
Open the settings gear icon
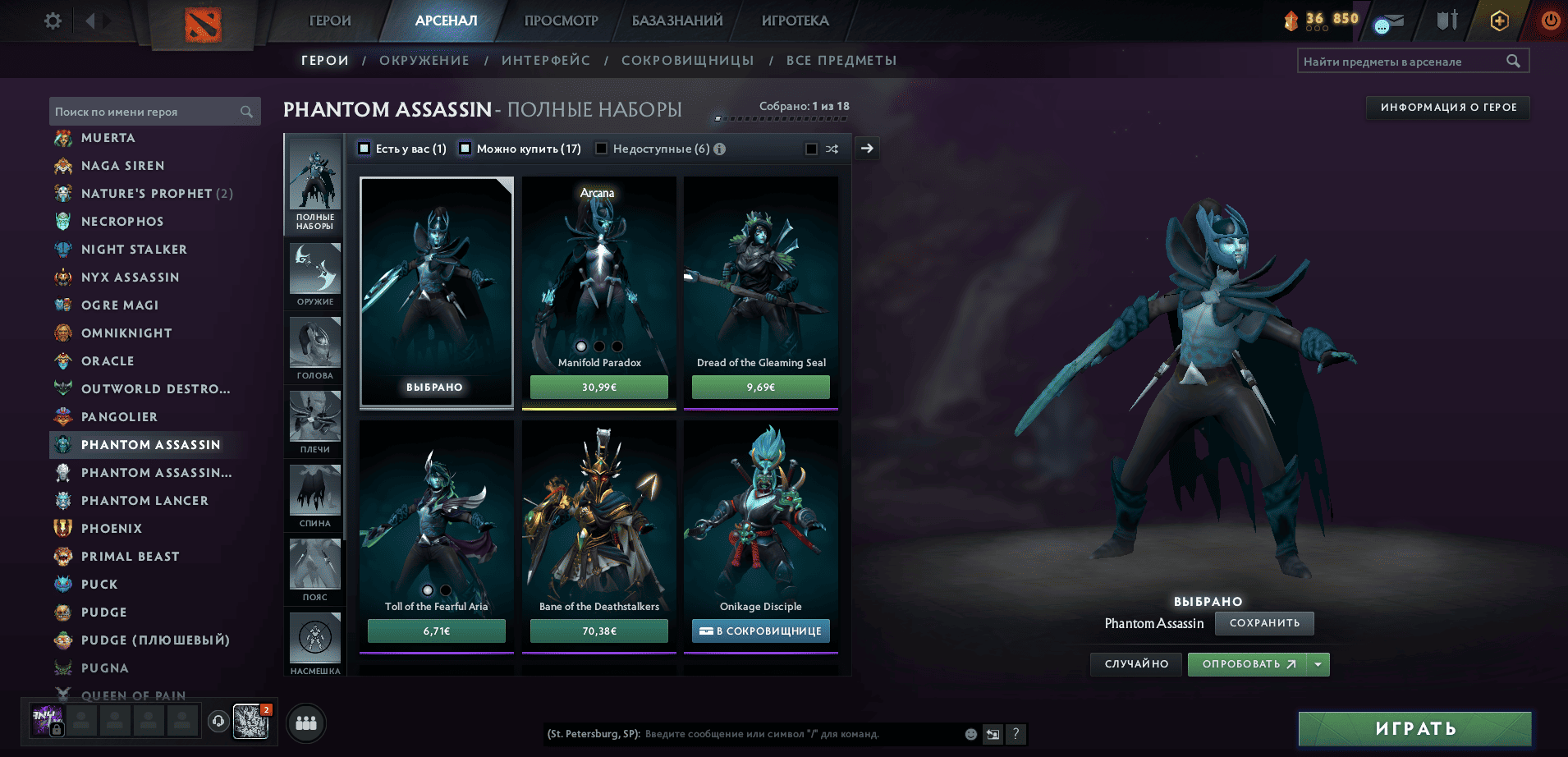[51, 21]
